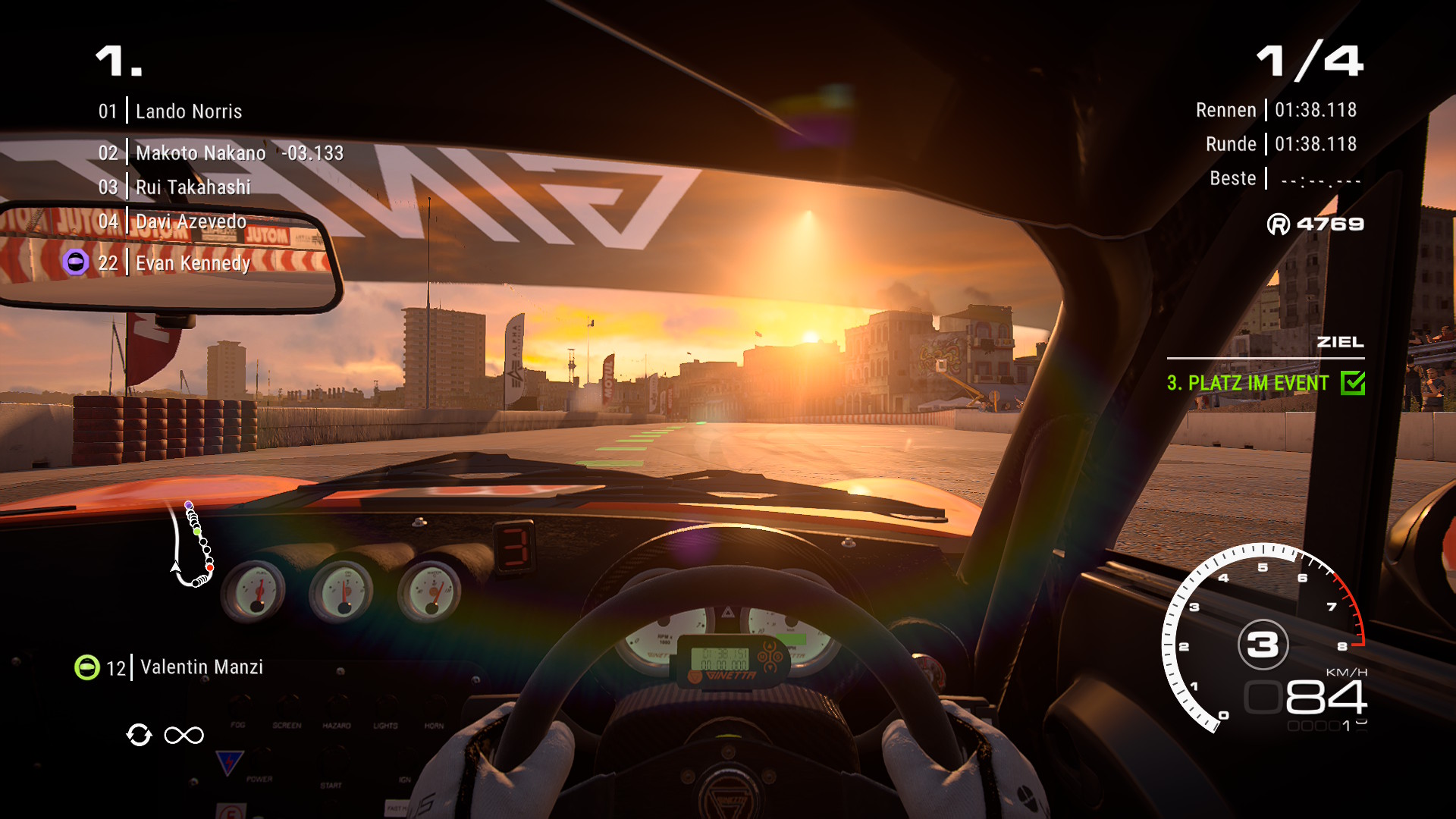
Task: Open the track layout minimap
Action: tap(192, 544)
